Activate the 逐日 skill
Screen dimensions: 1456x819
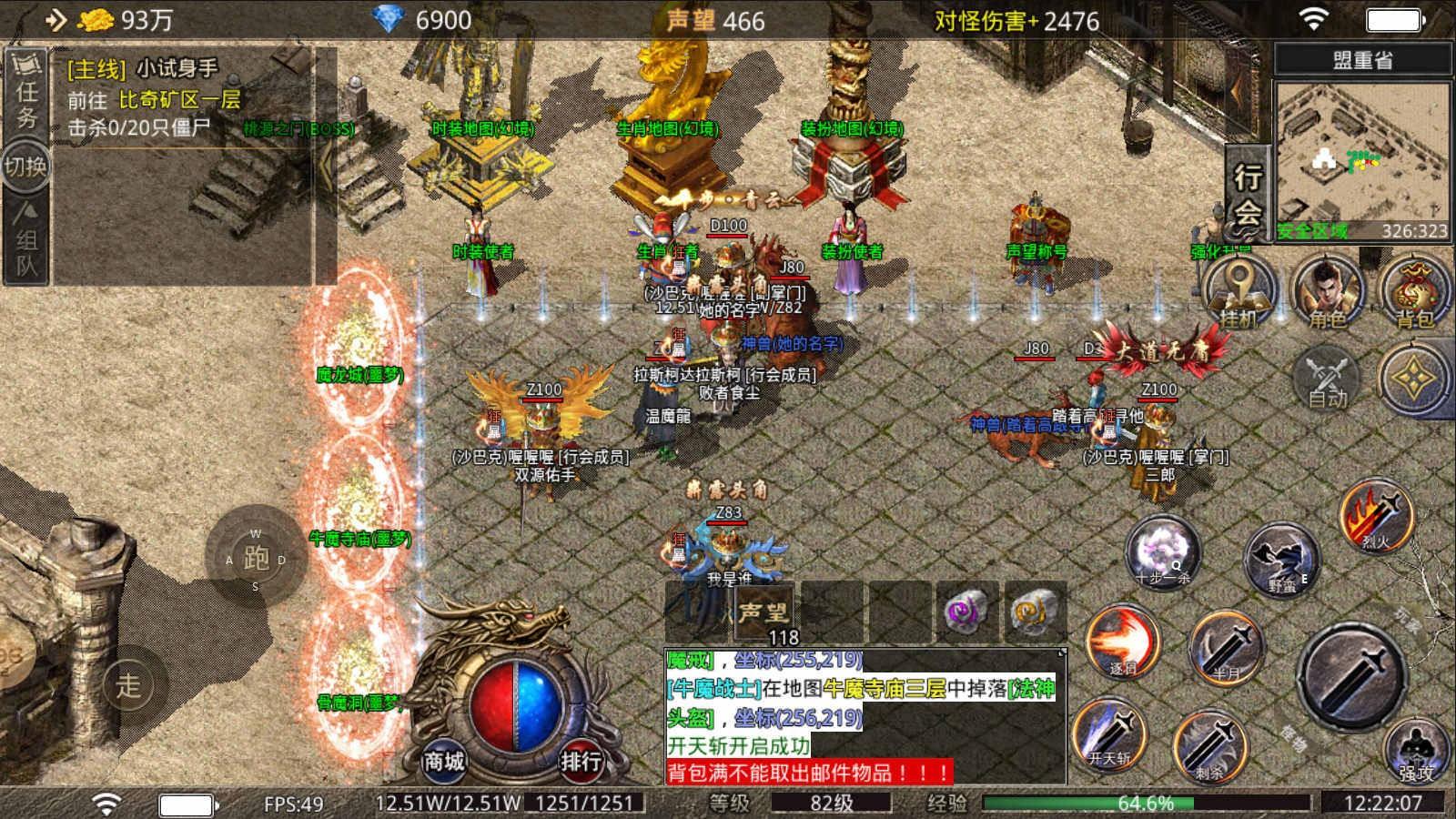click(x=1122, y=642)
